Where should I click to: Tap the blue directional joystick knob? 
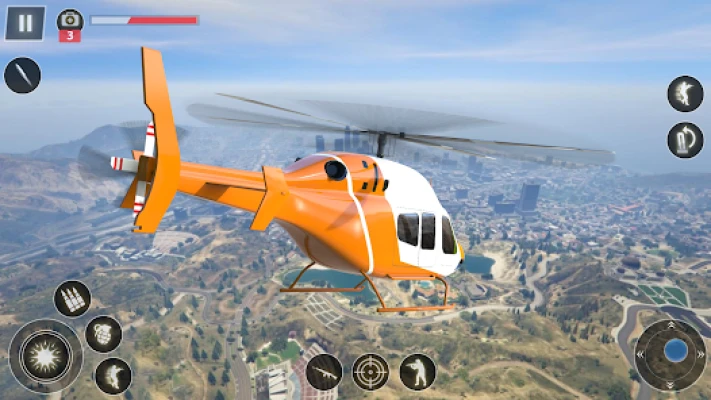676,350
